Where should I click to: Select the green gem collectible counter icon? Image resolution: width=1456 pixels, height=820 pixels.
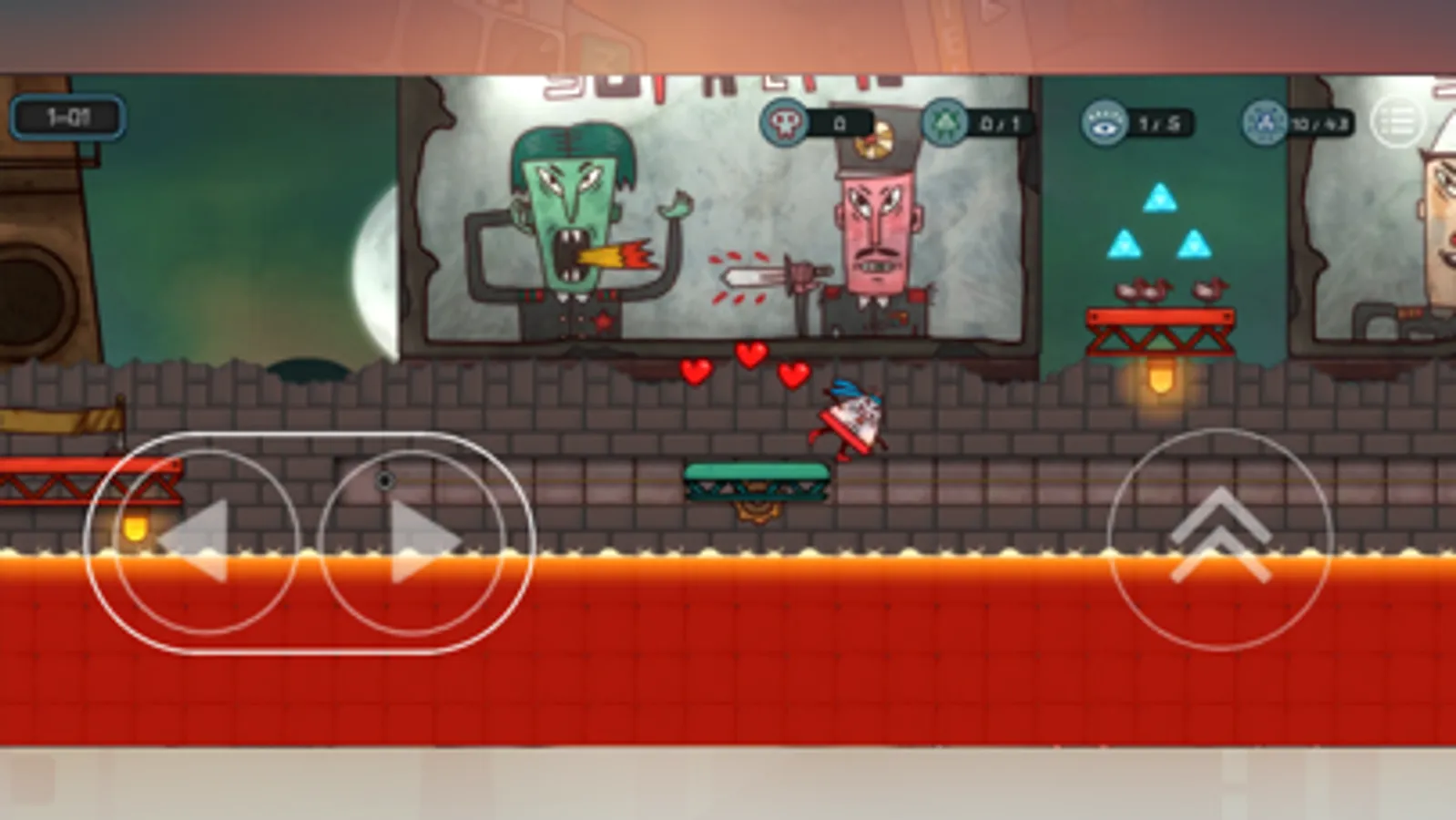944,118
